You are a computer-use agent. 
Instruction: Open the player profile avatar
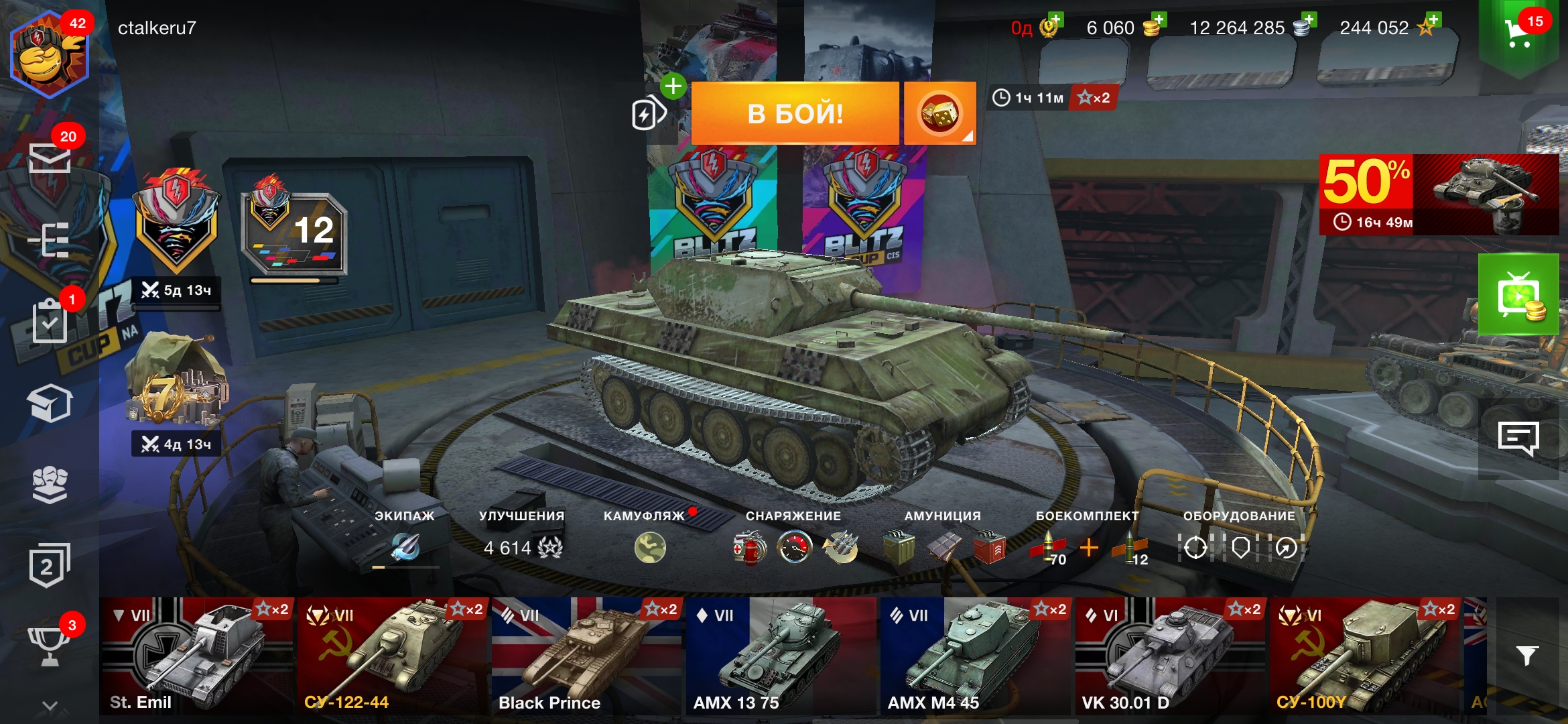pos(48,55)
